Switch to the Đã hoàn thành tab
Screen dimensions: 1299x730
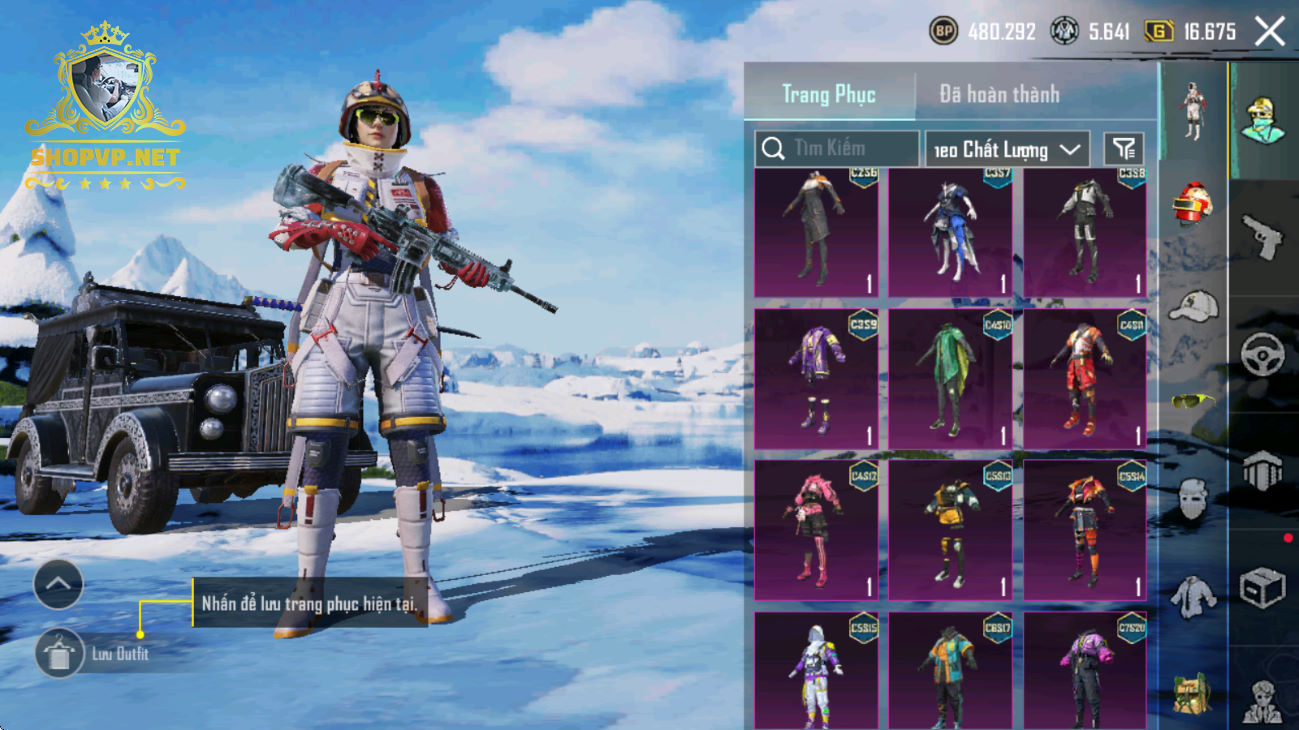(998, 94)
